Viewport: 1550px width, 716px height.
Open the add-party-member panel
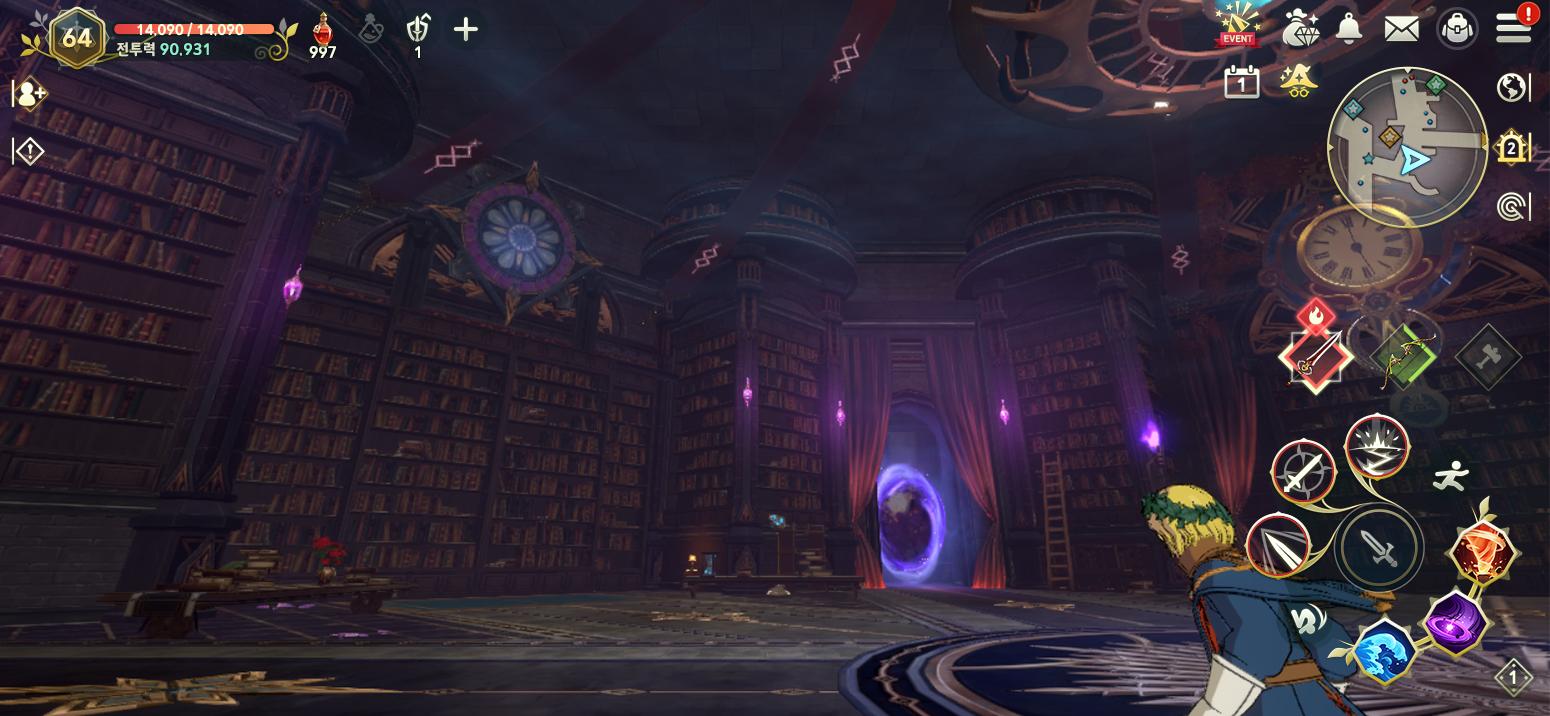pyautogui.click(x=29, y=95)
